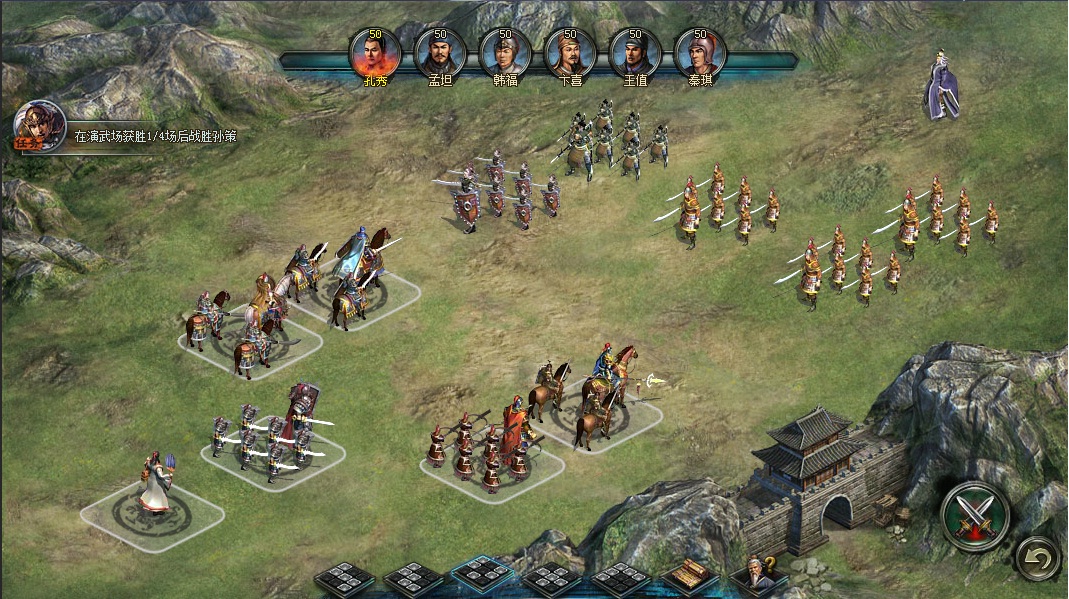The height and width of the screenshot is (599, 1069).
Task: Open the scroll books icon
Action: click(690, 577)
